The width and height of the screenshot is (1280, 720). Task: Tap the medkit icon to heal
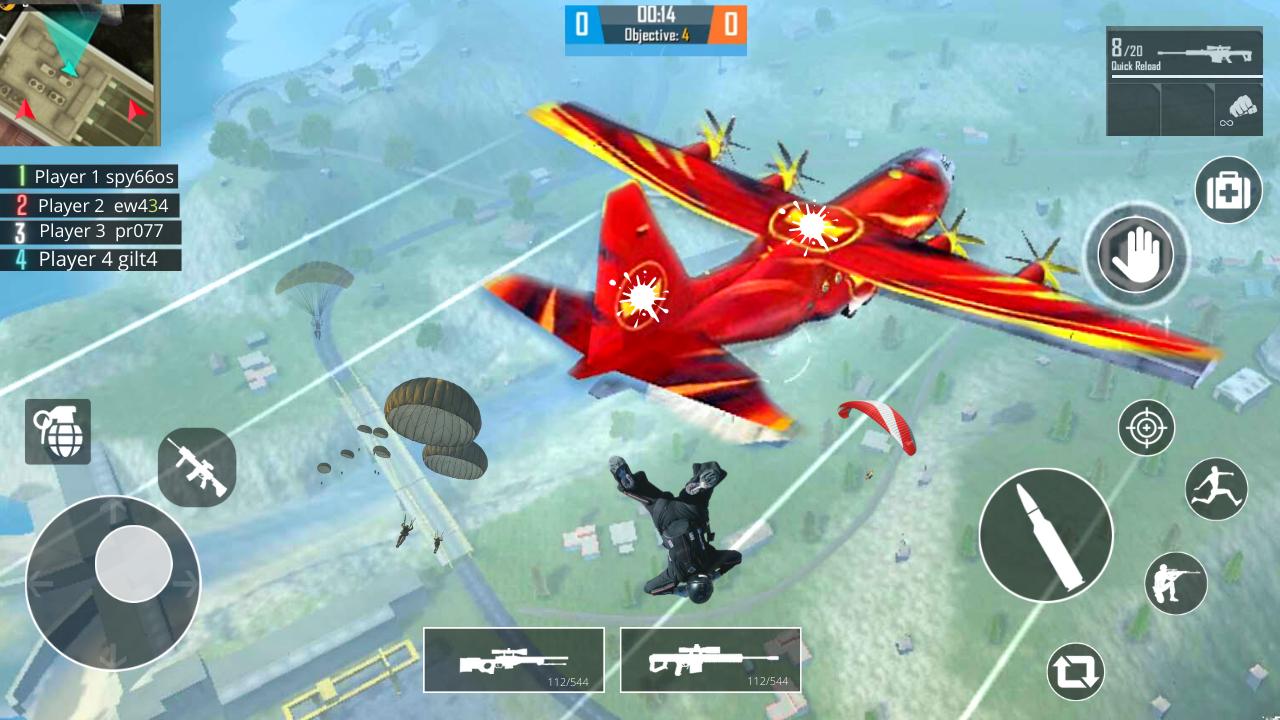coord(1228,190)
